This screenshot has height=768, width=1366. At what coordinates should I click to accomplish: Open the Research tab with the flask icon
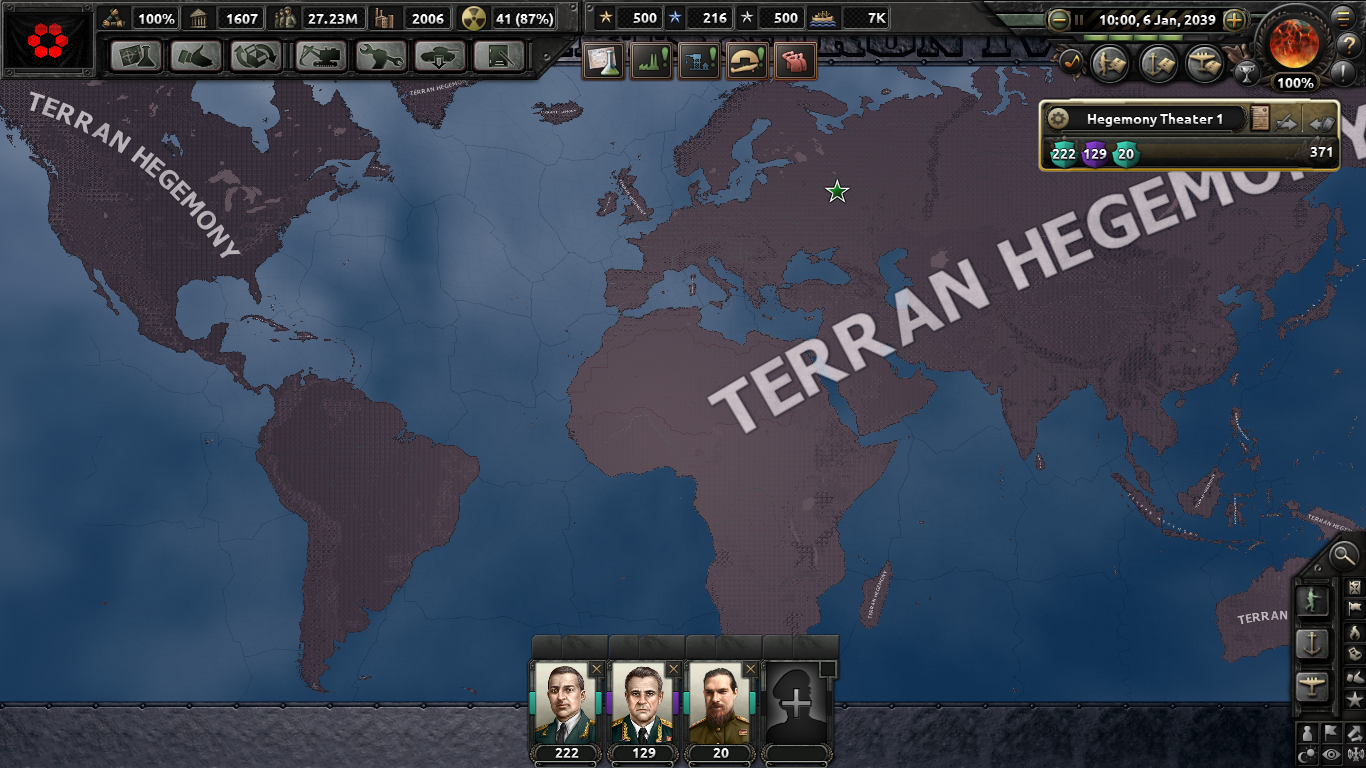(137, 57)
